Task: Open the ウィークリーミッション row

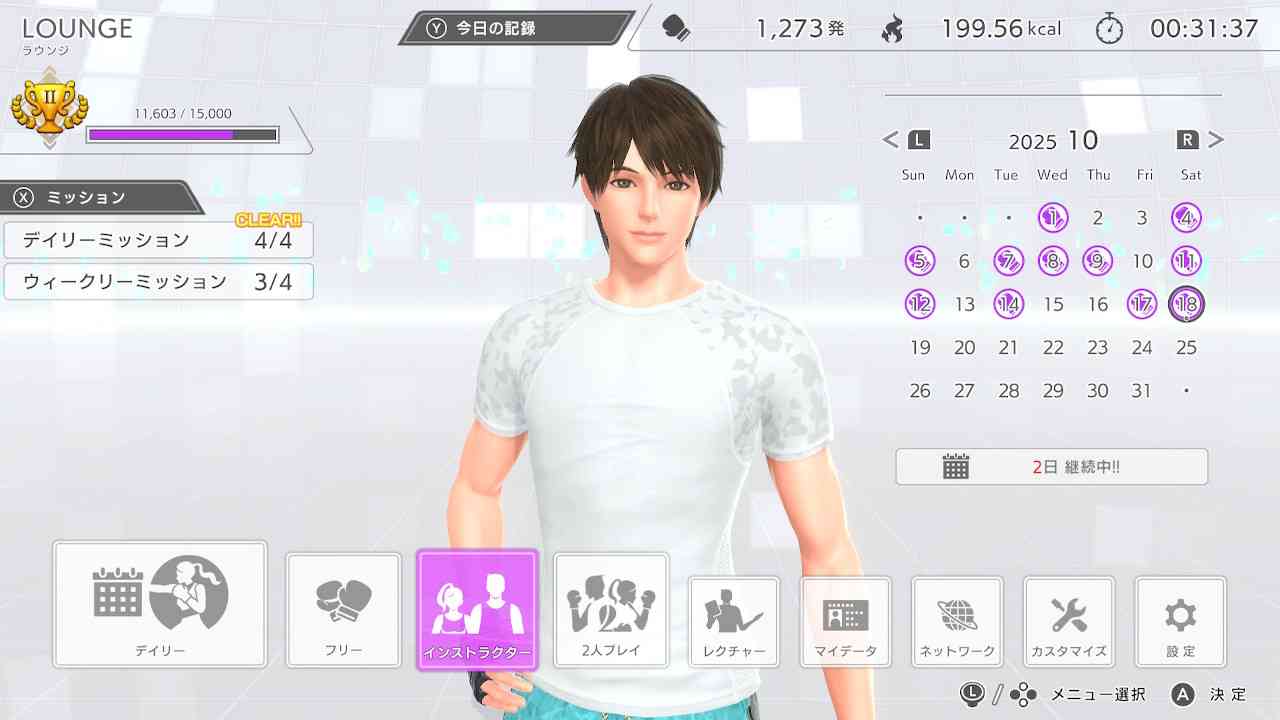Action: (158, 282)
